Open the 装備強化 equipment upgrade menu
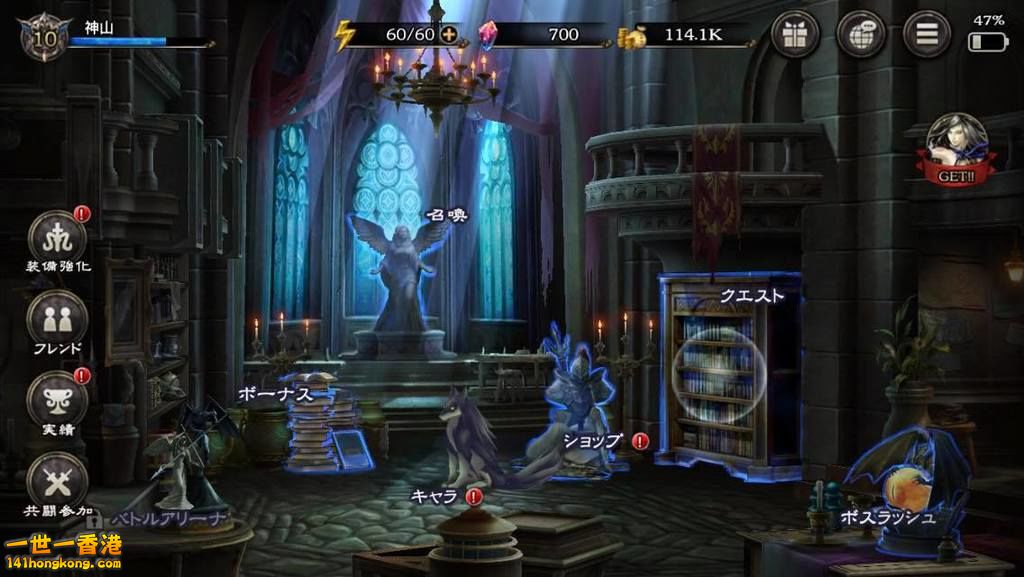The height and width of the screenshot is (577, 1024). tap(56, 238)
